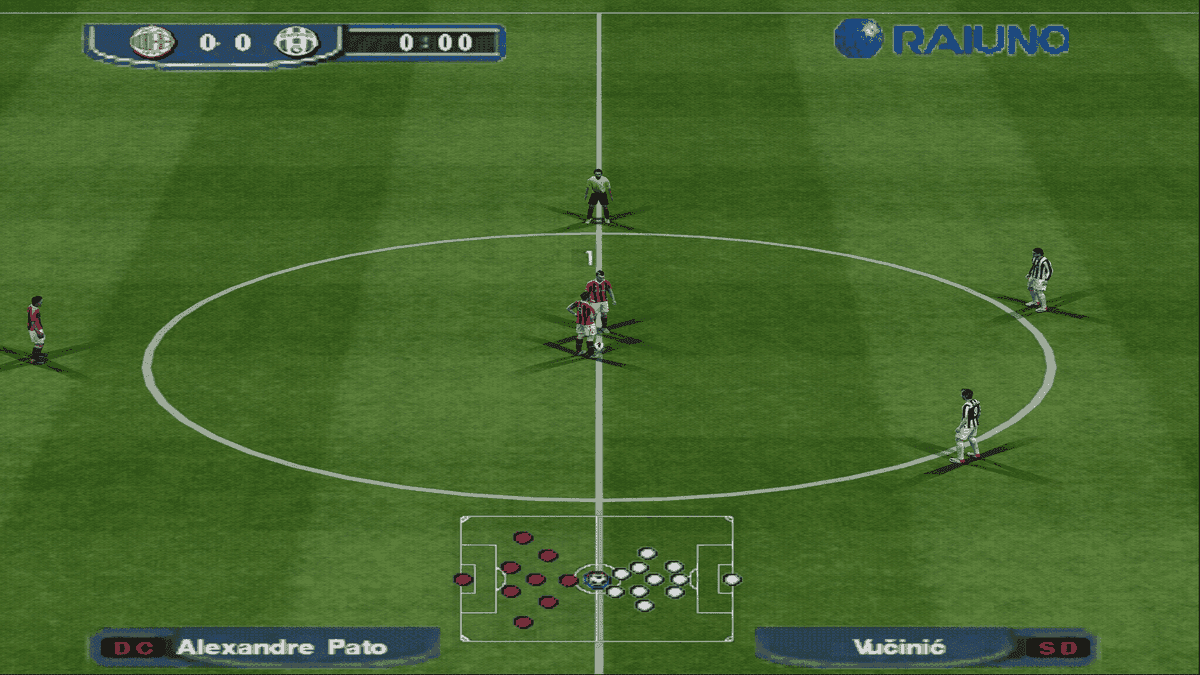Image resolution: width=1200 pixels, height=675 pixels.
Task: Click the pitch radar minimap
Action: pyautogui.click(x=597, y=579)
